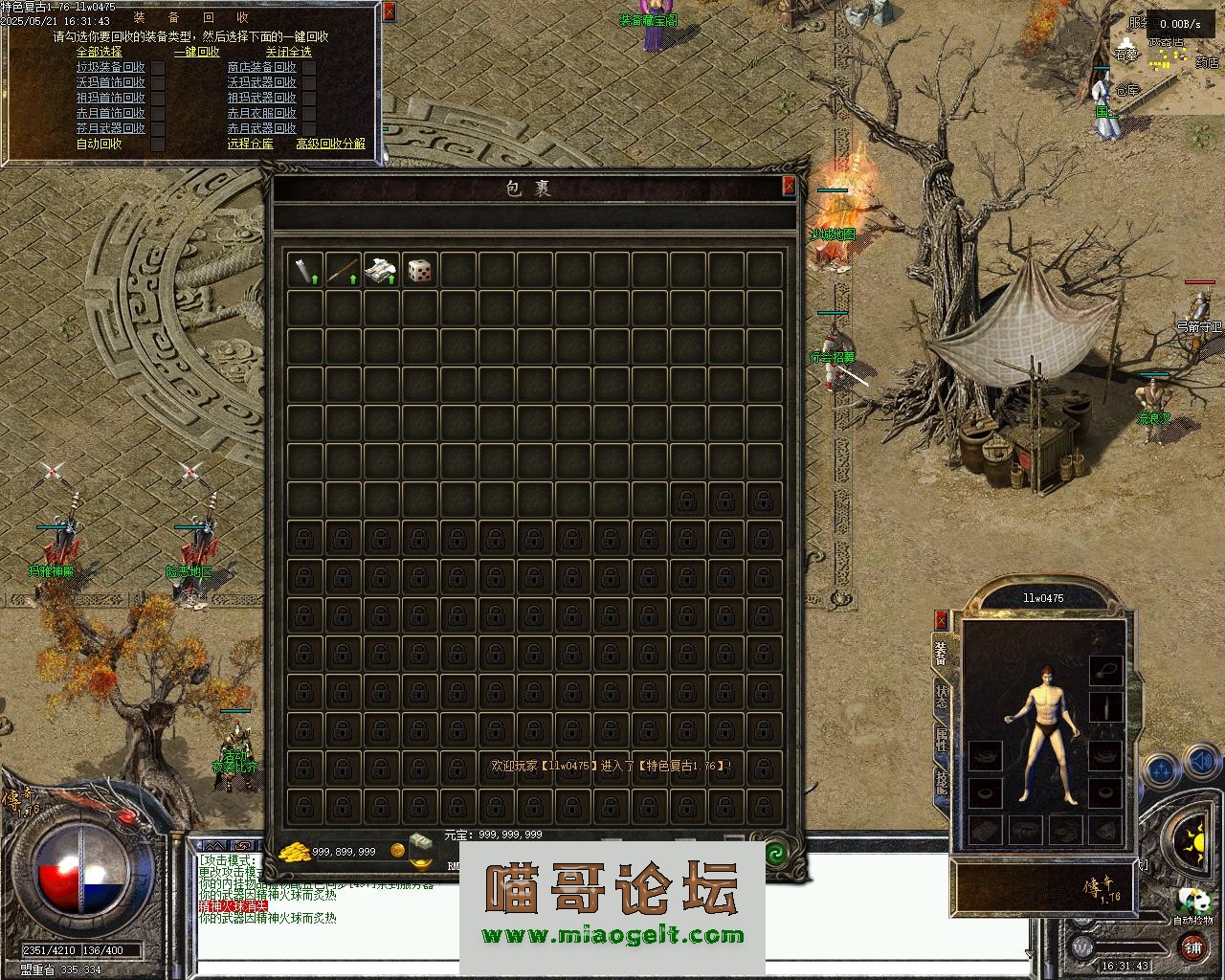
Task: Enable the 商店装备回收 checkbox
Action: (x=308, y=68)
